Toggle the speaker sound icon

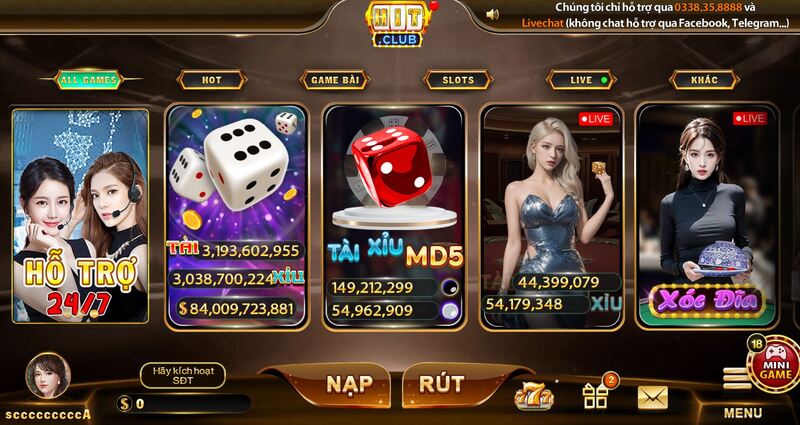tap(492, 14)
